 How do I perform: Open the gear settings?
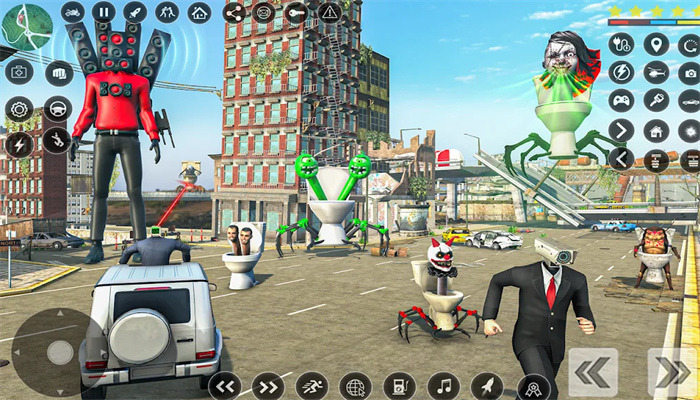point(19,108)
